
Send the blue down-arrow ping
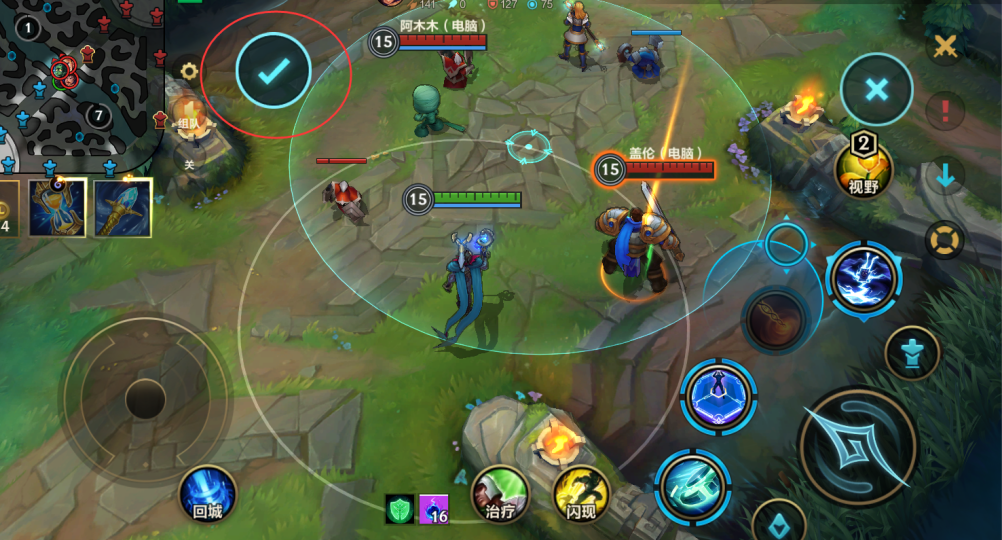click(944, 177)
